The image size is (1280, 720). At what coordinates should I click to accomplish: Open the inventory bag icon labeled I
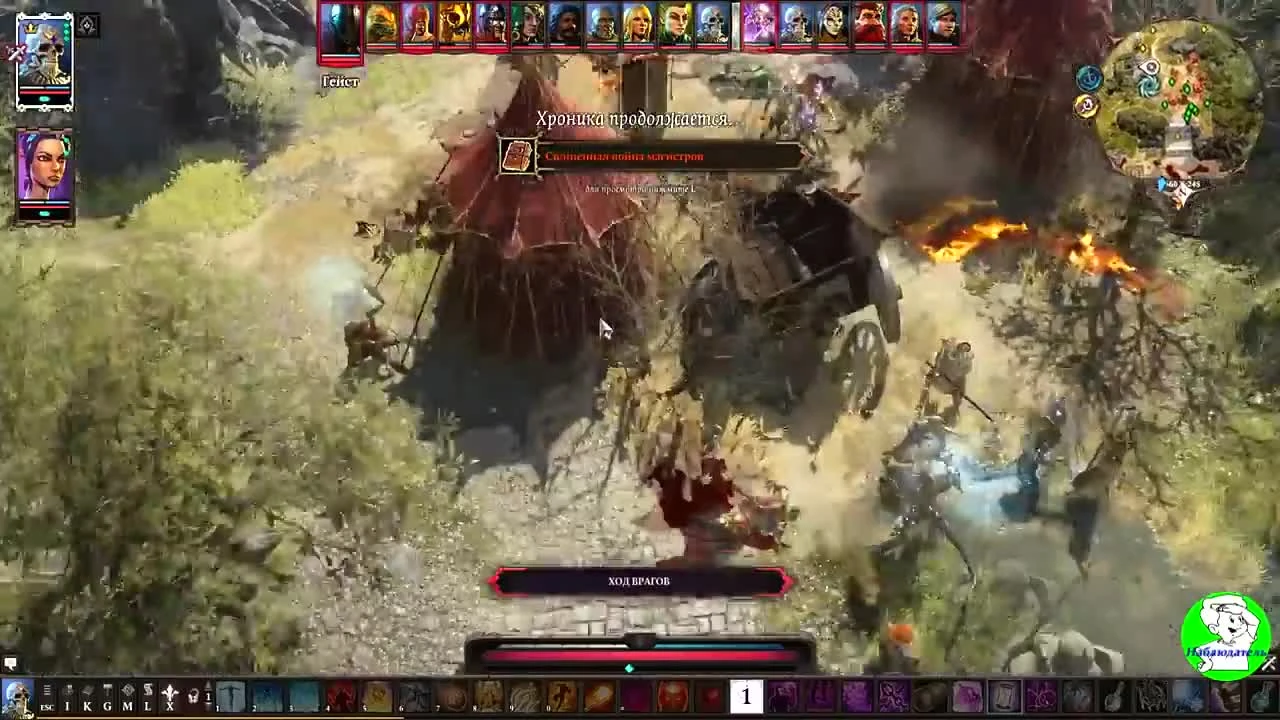coord(66,693)
